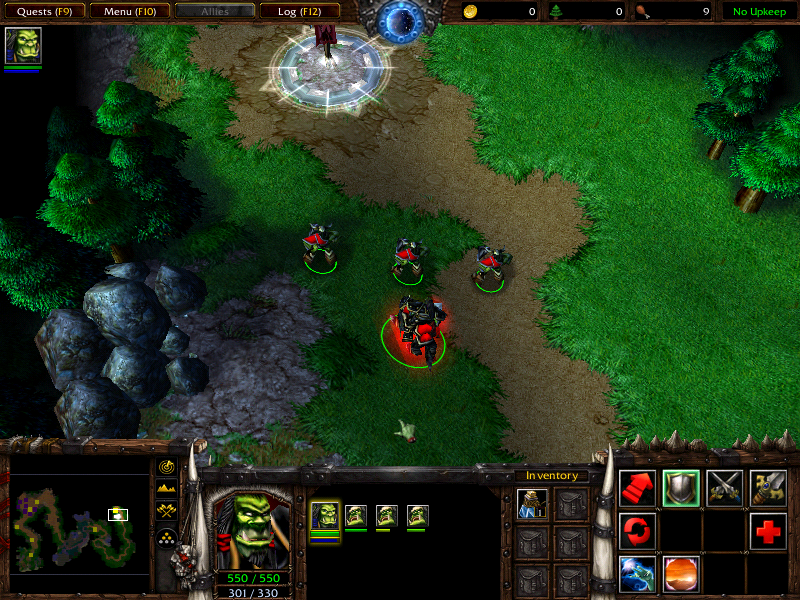Open the message Log (F12)

coord(299,12)
